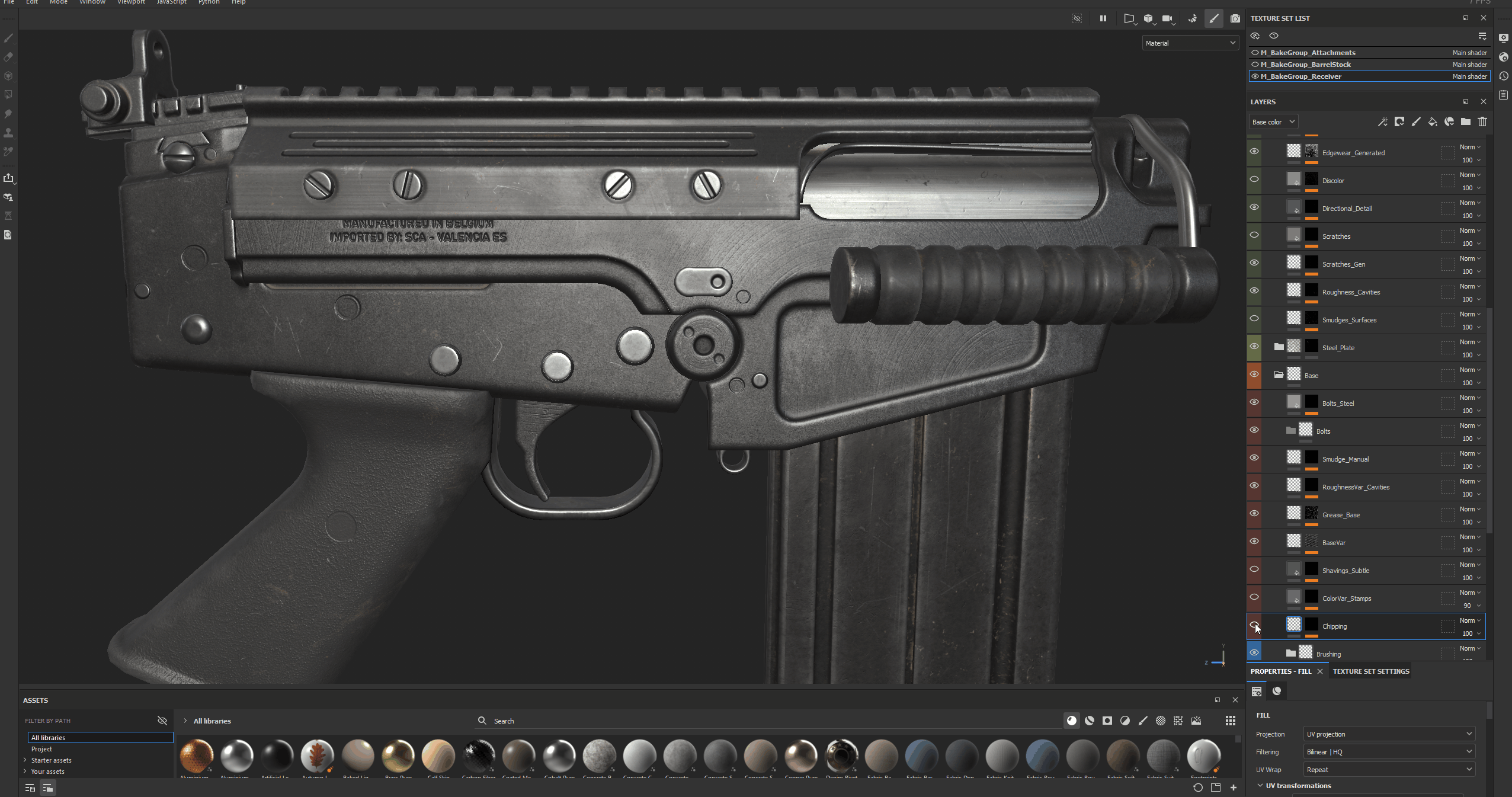This screenshot has height=797, width=1512.
Task: Open the Material view mode dropdown
Action: [x=1189, y=42]
